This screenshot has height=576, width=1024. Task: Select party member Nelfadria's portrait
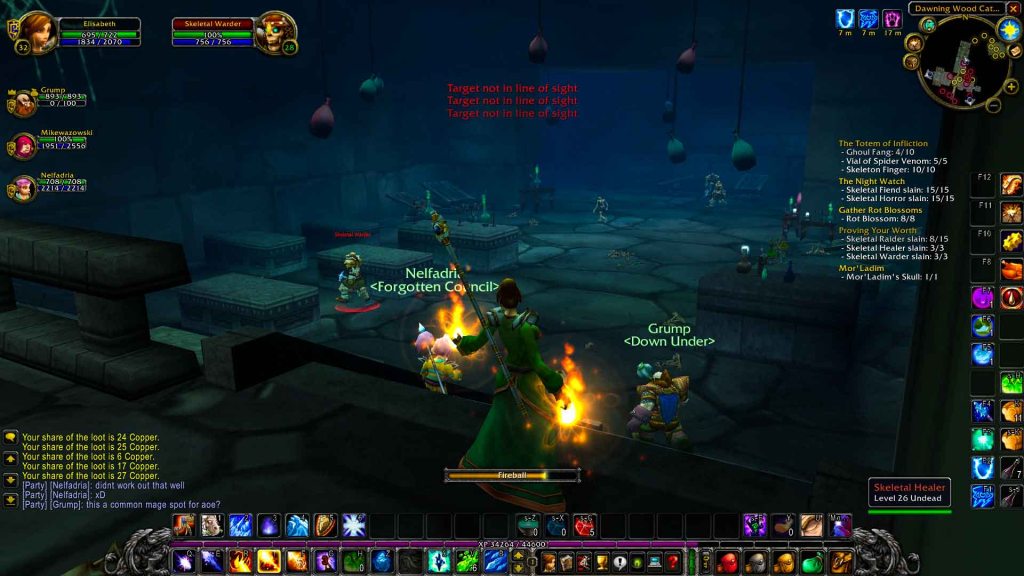point(24,188)
